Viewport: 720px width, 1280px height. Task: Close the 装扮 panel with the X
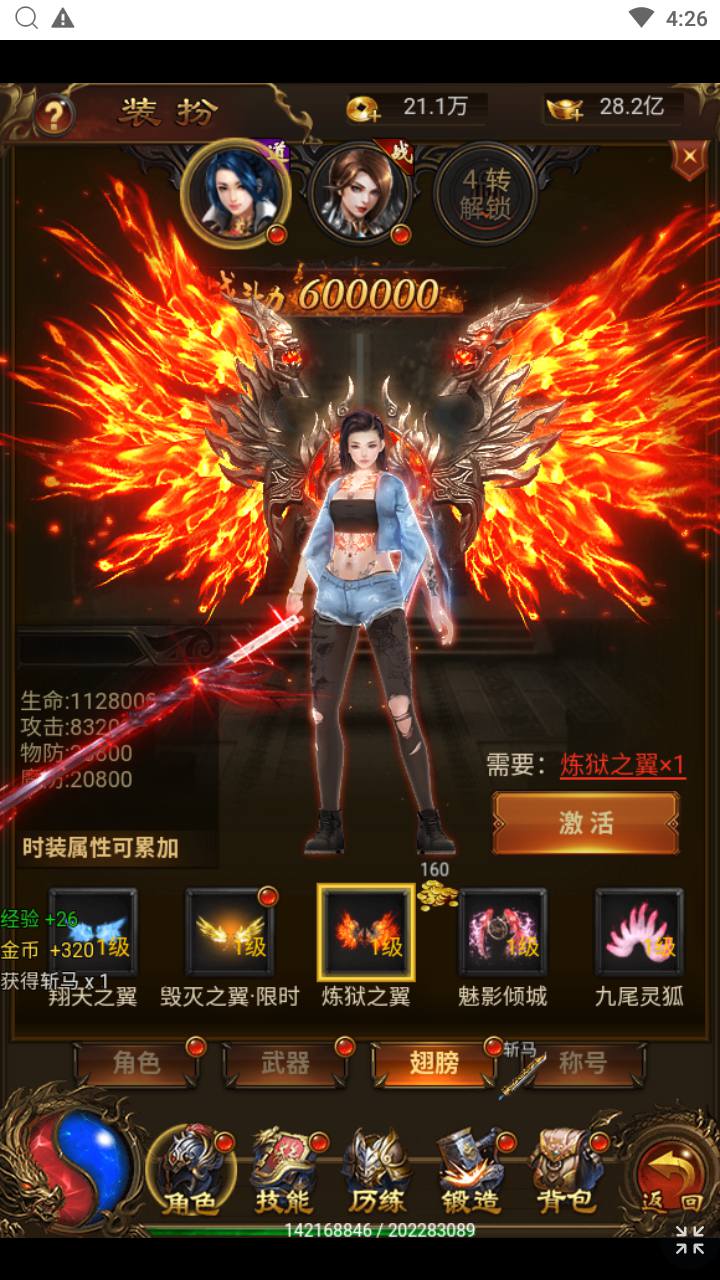coord(688,159)
